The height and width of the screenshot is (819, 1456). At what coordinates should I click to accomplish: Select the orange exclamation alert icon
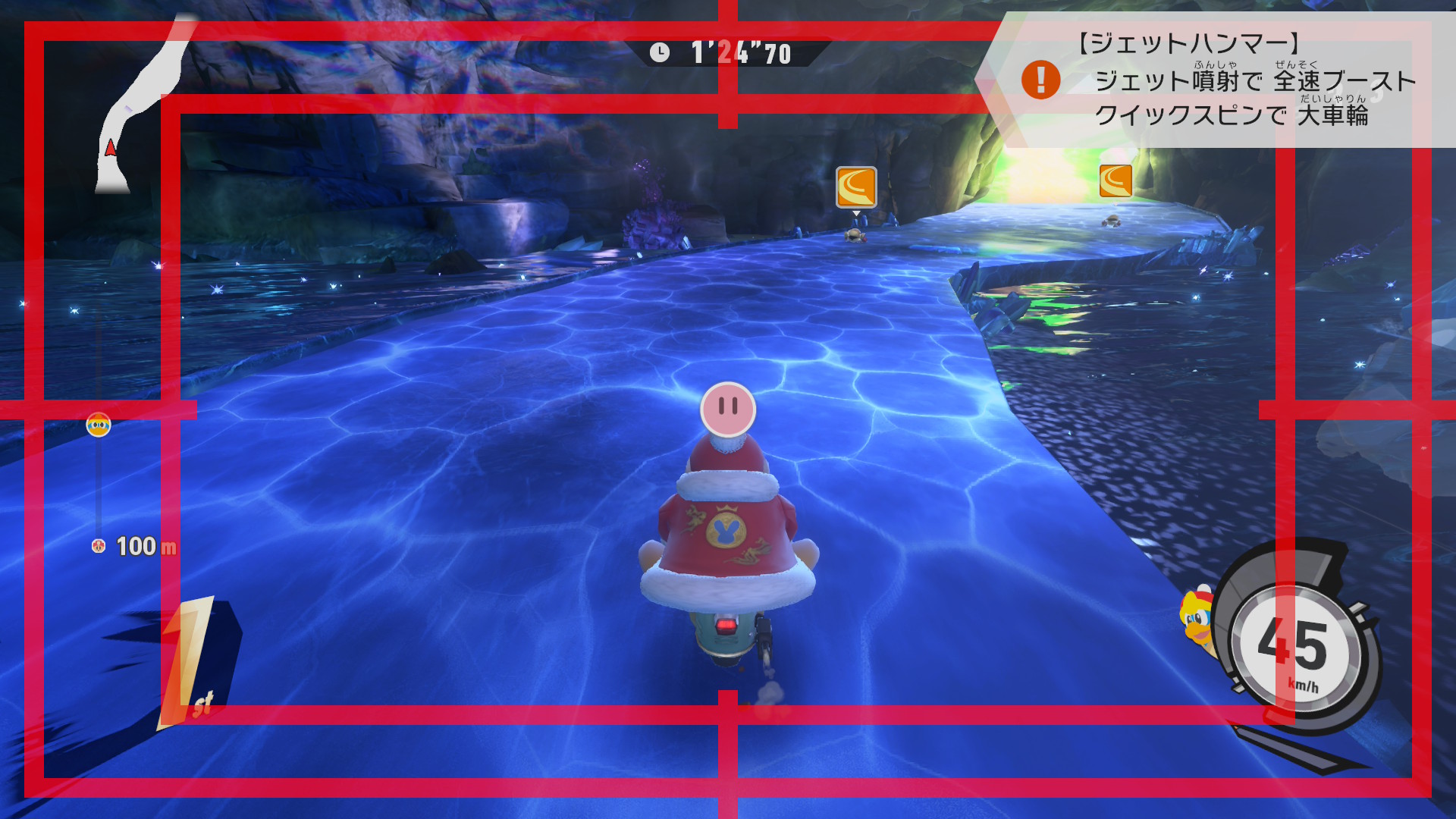(1040, 80)
